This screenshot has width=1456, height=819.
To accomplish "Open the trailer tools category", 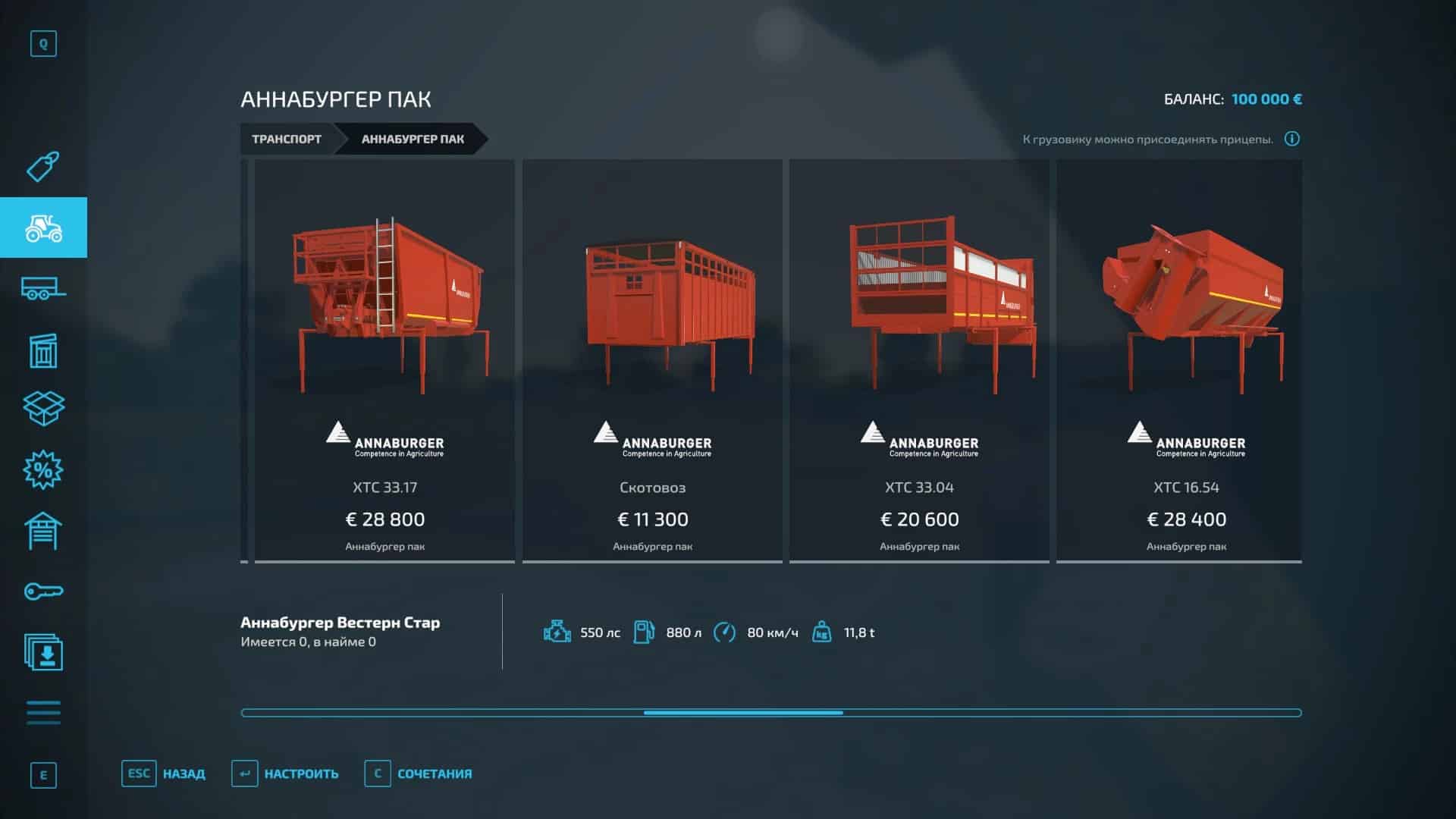I will tap(43, 289).
